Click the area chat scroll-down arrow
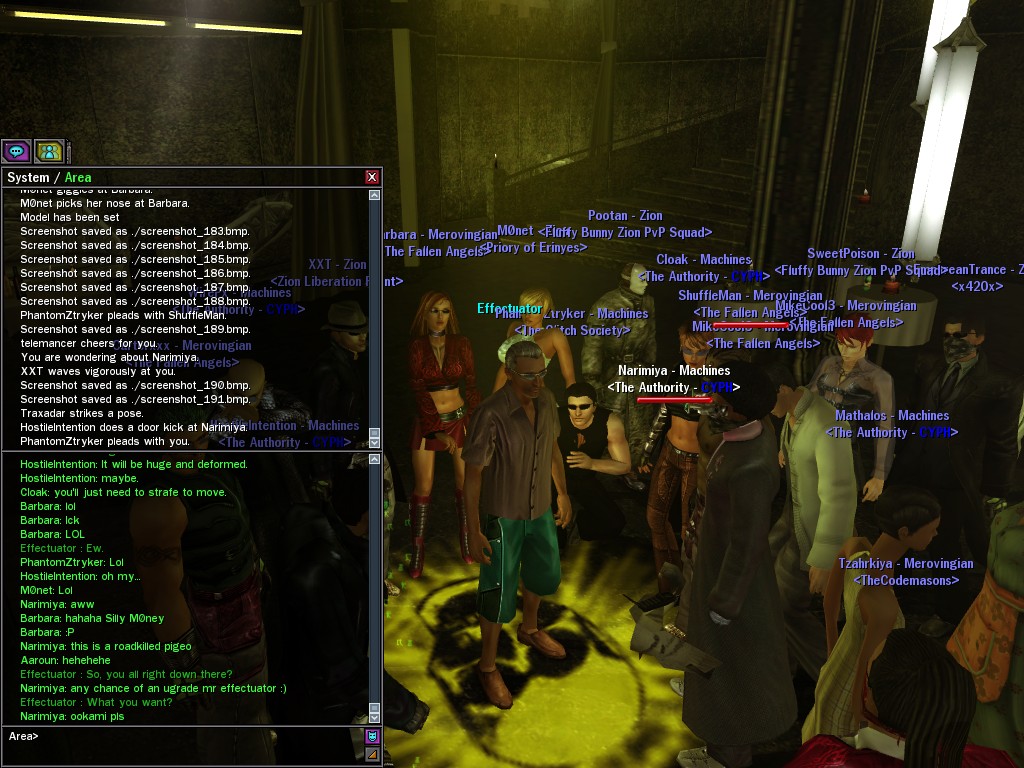This screenshot has height=768, width=1024. pyautogui.click(x=375, y=717)
